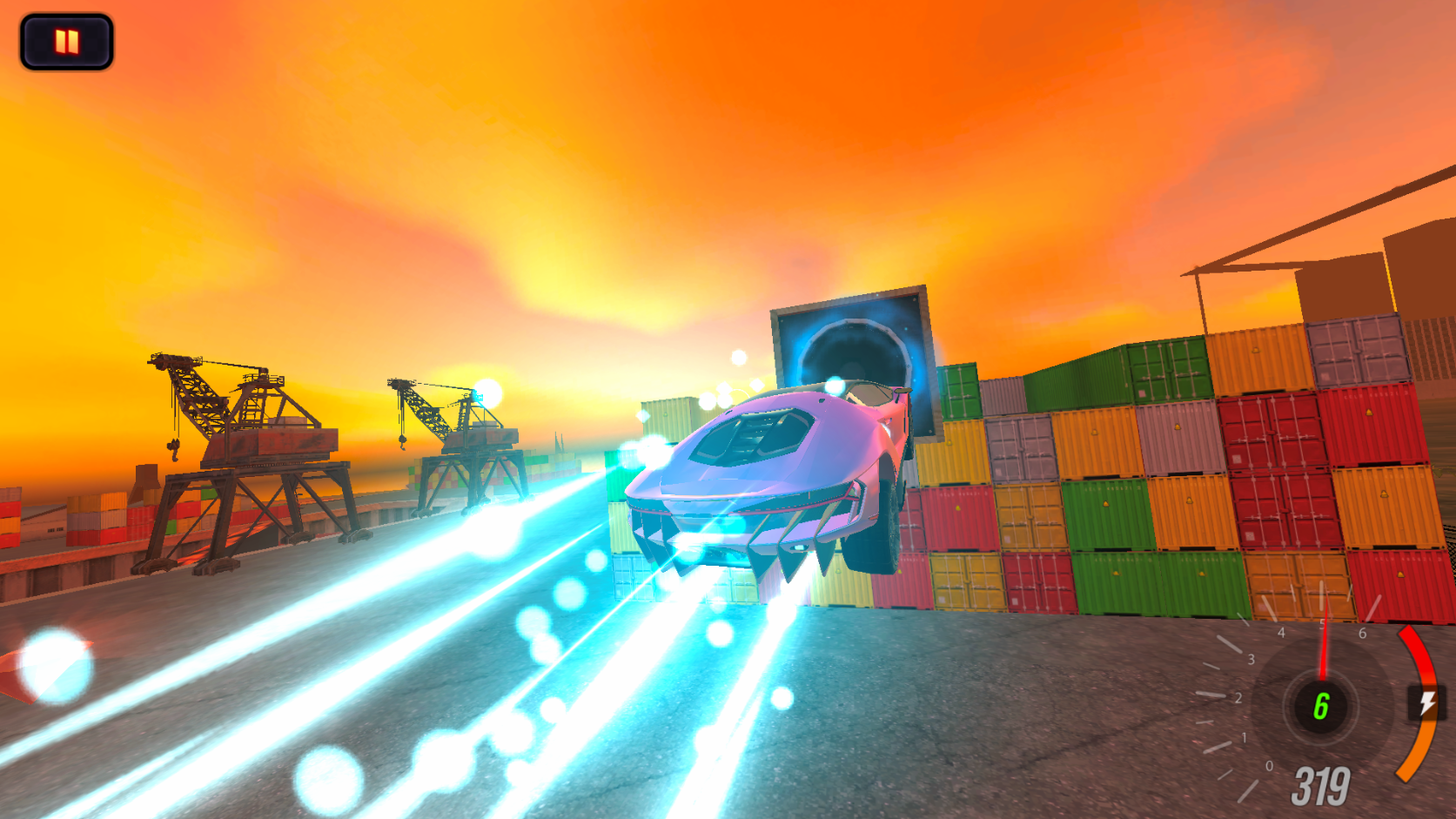Click the orange nitro charge bar

click(1416, 749)
